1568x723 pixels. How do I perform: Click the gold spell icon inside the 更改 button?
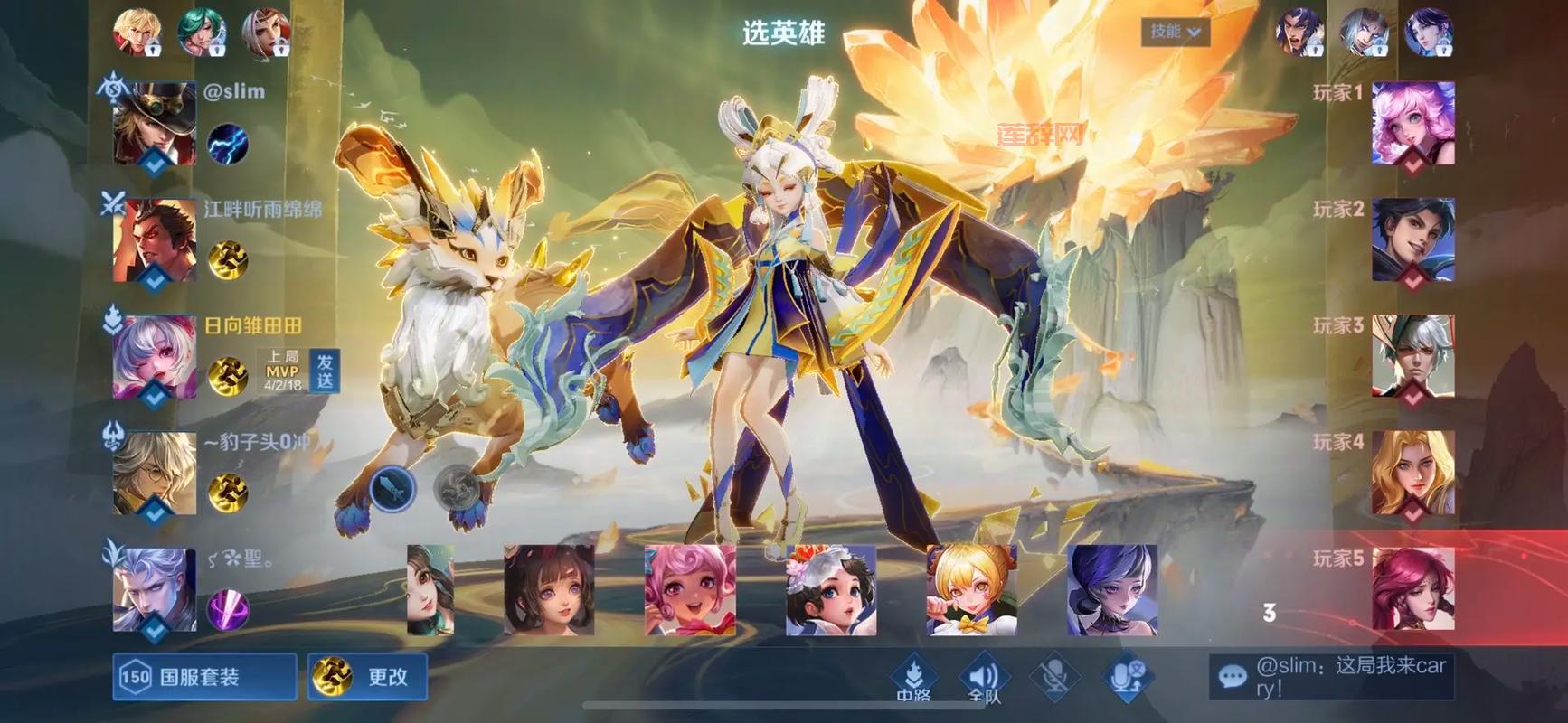(334, 676)
